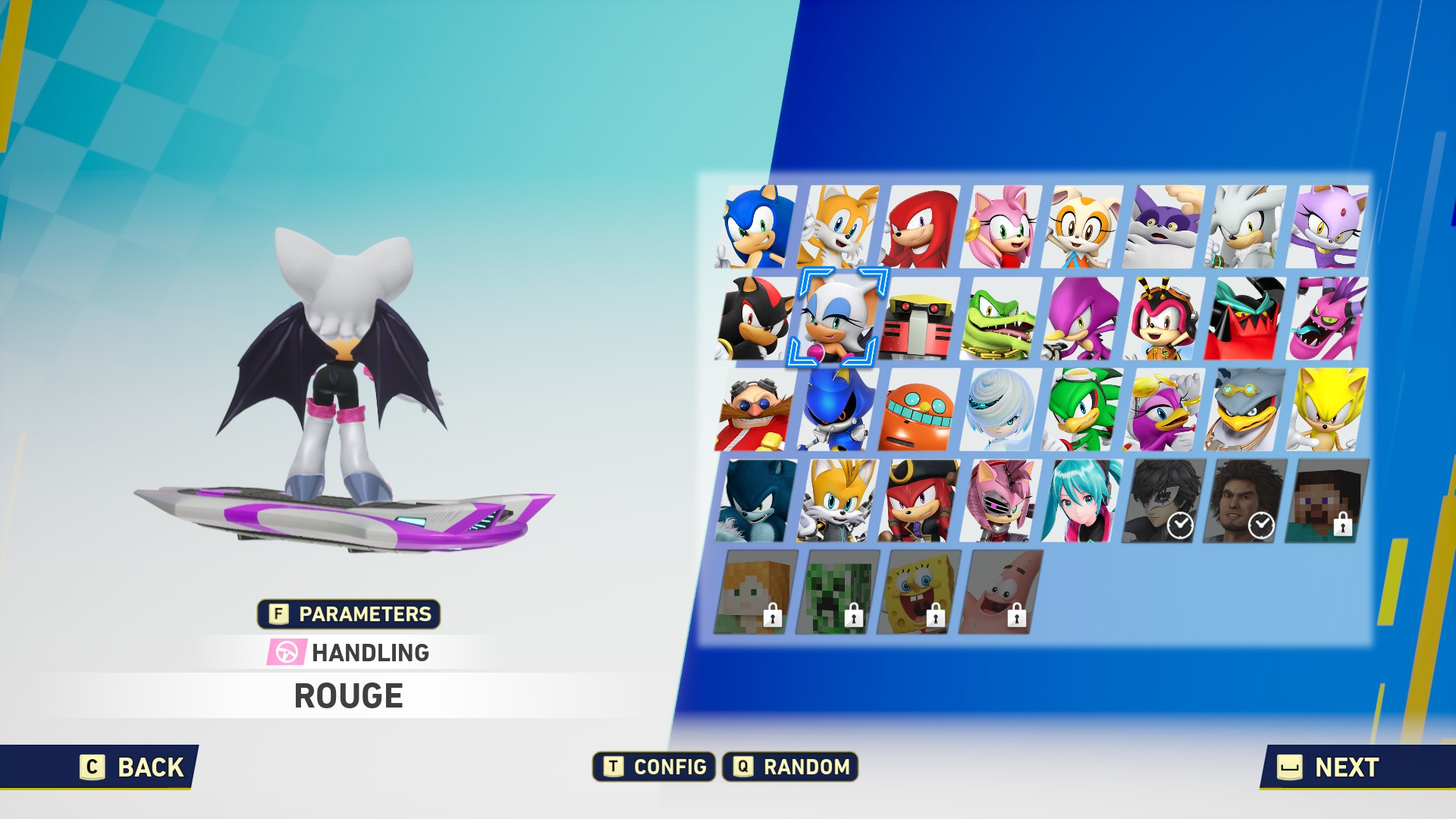
Task: Click the pink Handling stat badge
Action: point(285,651)
